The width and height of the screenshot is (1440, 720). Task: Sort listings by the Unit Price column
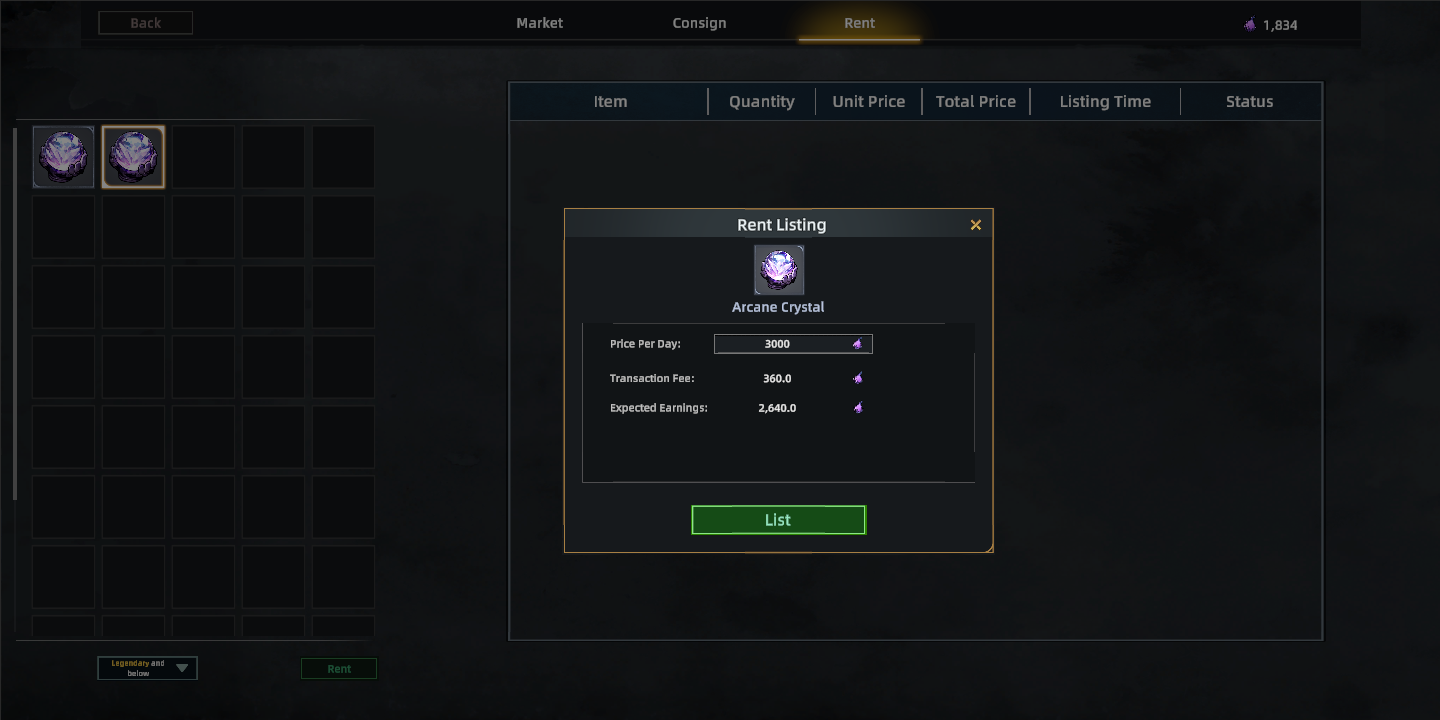click(868, 101)
